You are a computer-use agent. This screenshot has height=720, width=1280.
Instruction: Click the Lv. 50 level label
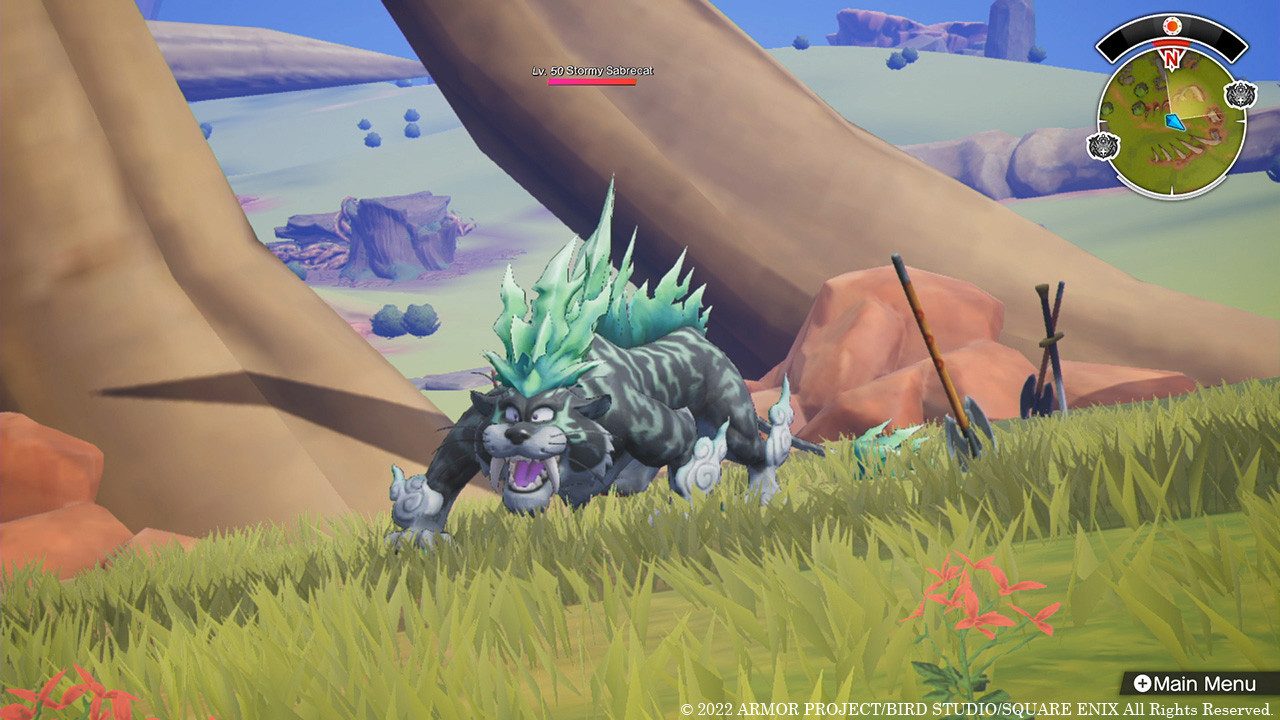pos(549,70)
